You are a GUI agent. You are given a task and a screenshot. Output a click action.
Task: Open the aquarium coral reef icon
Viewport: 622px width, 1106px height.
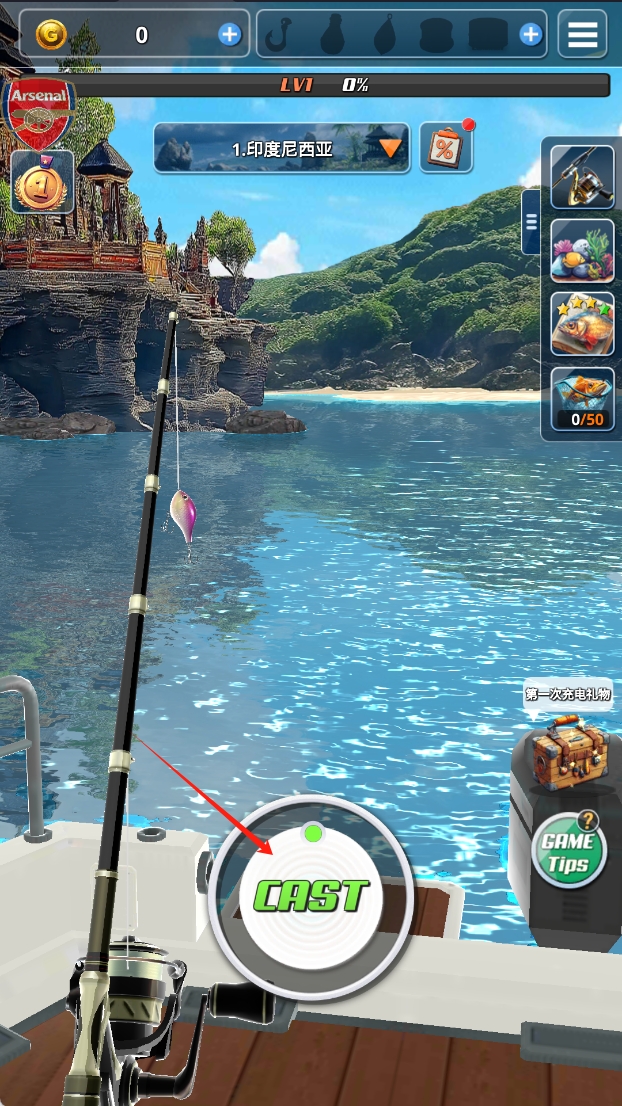pyautogui.click(x=582, y=250)
